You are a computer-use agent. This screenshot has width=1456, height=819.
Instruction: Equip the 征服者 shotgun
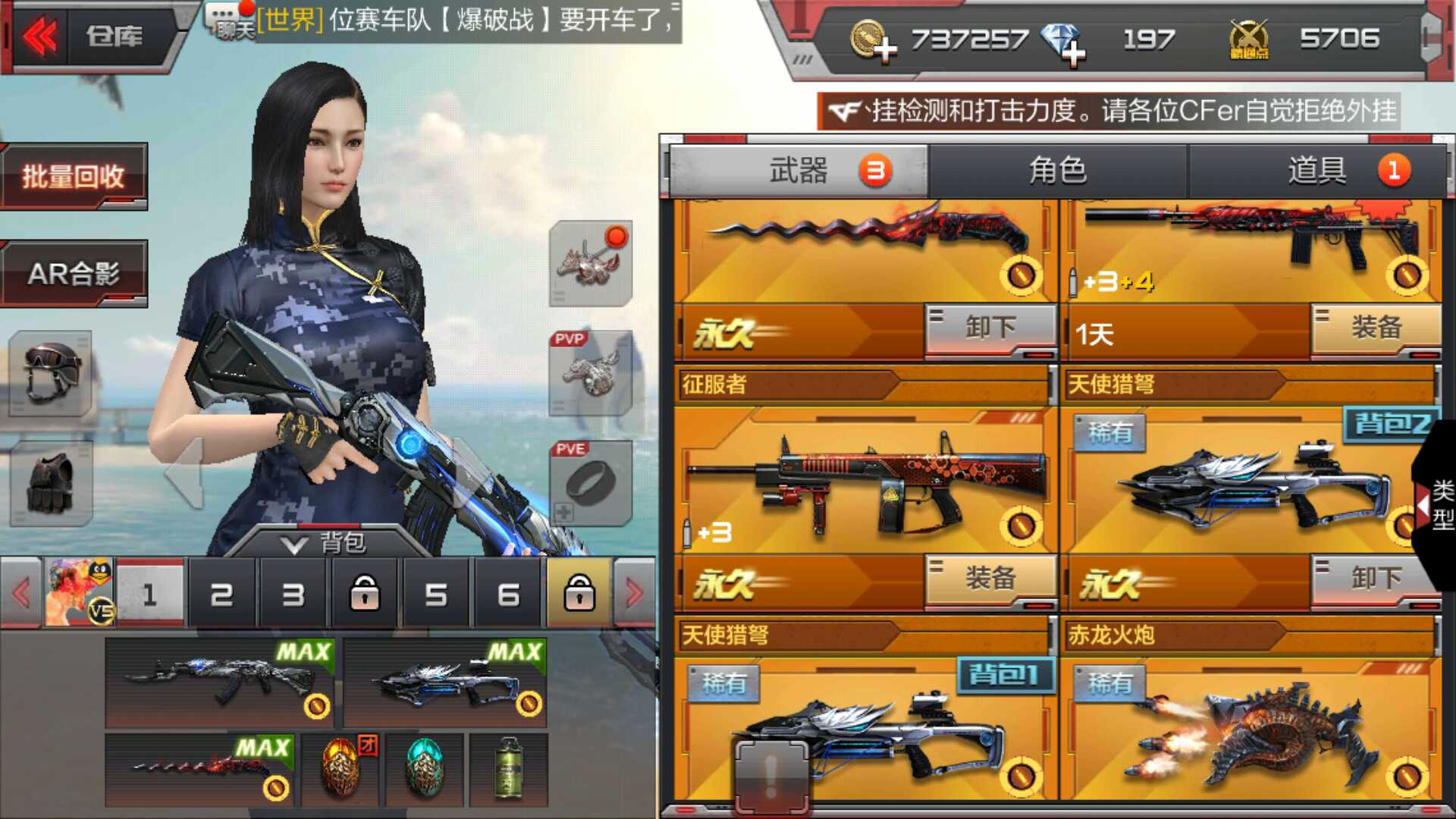pos(990,579)
